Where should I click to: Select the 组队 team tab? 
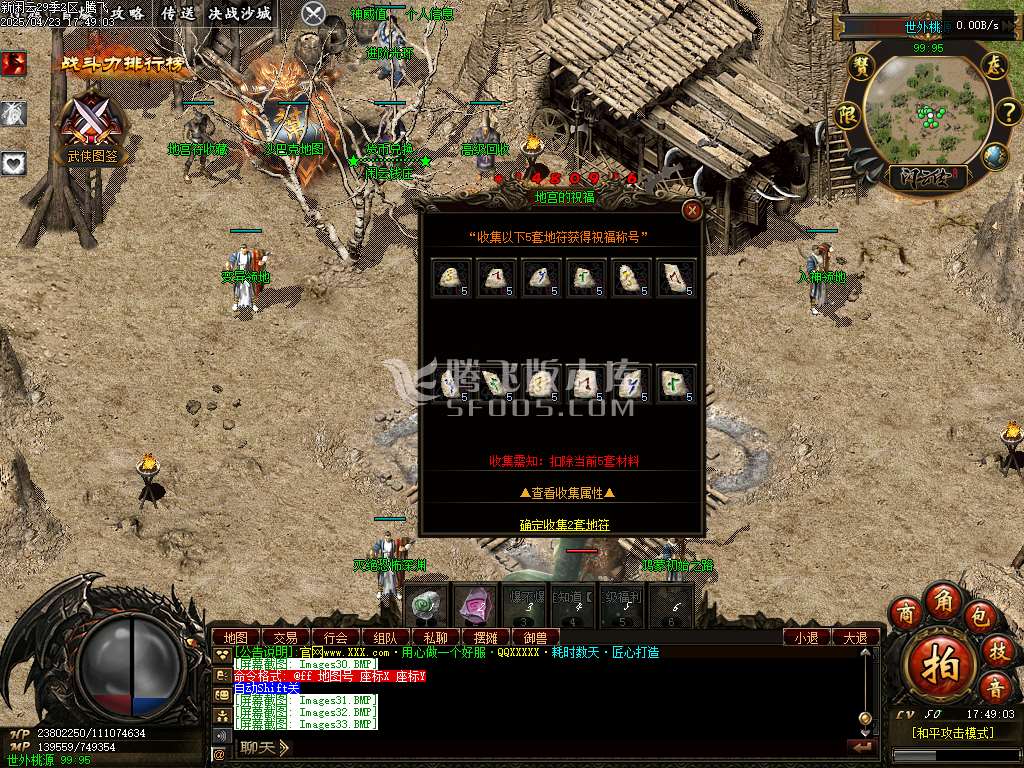pyautogui.click(x=385, y=637)
